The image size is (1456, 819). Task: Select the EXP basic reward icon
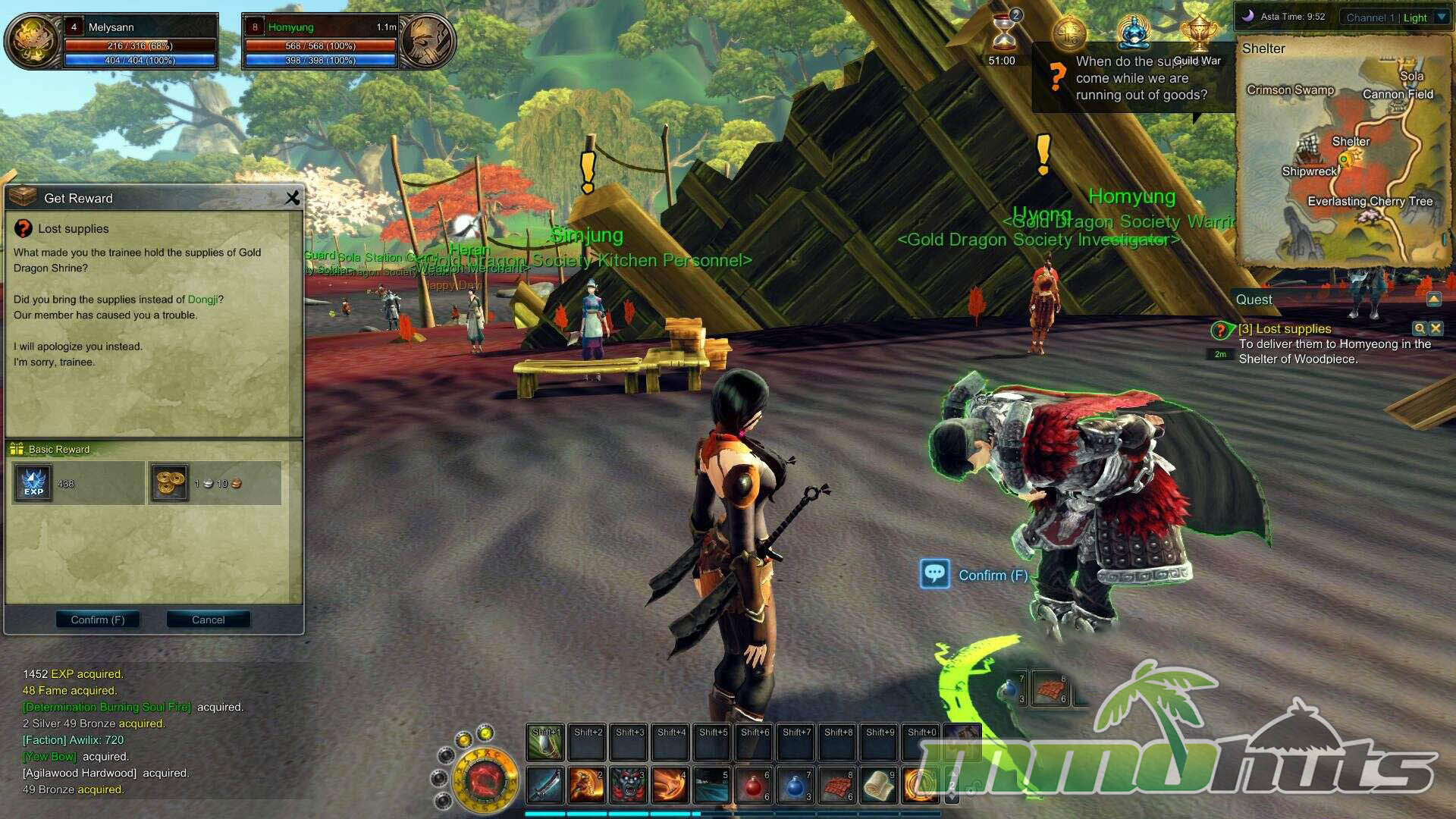click(x=33, y=483)
